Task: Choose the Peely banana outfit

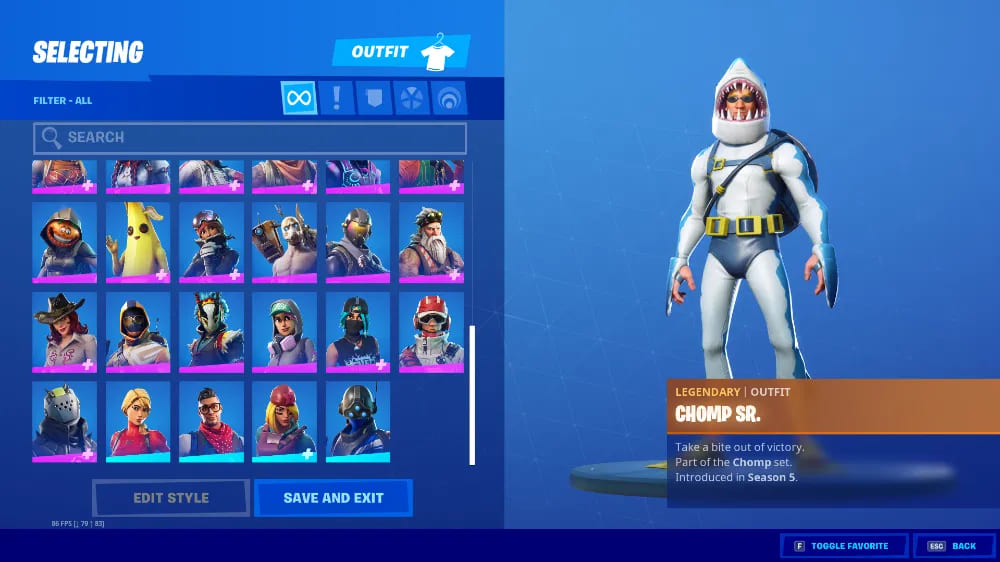Action: tap(138, 241)
